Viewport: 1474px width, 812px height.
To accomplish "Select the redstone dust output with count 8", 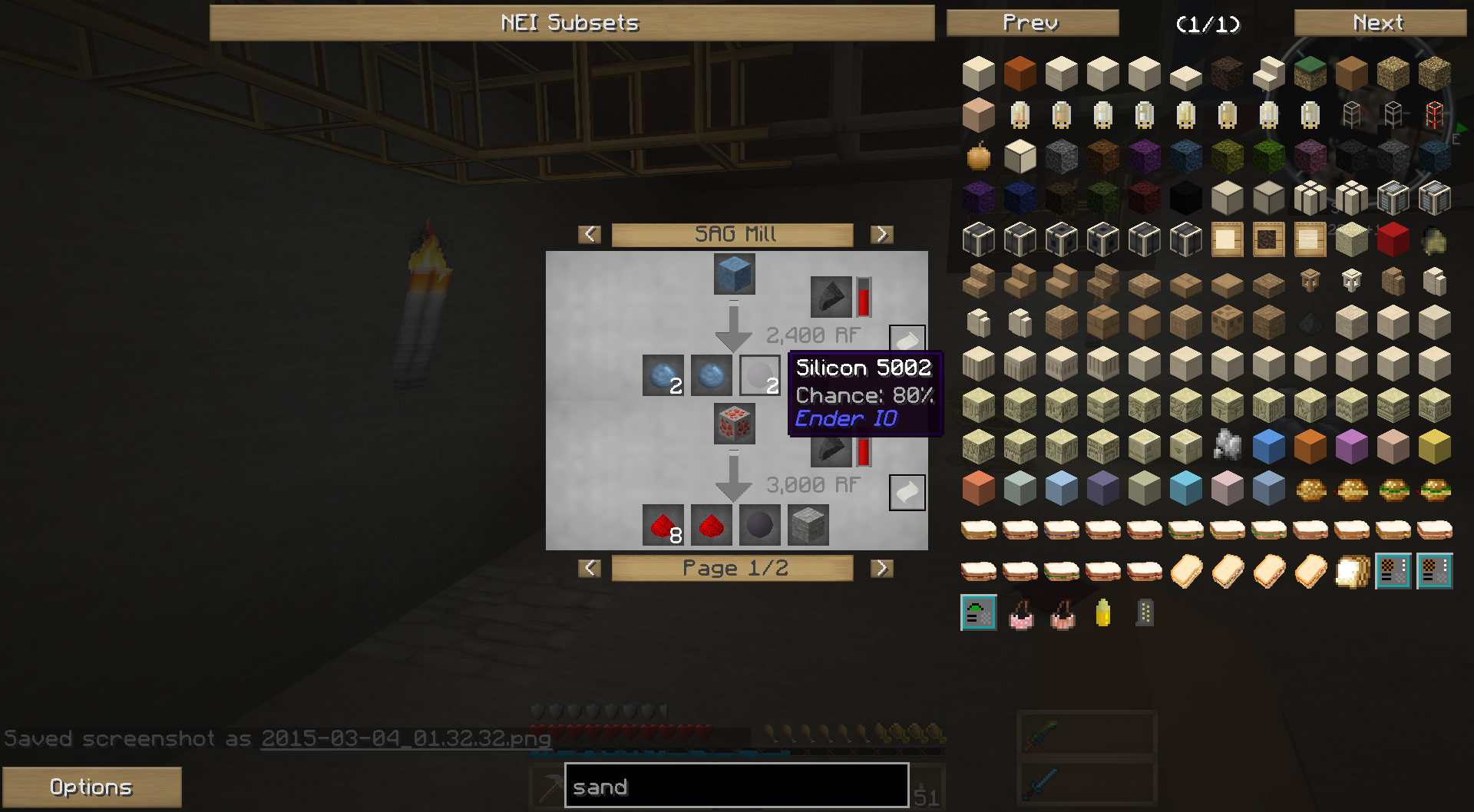I will point(663,526).
